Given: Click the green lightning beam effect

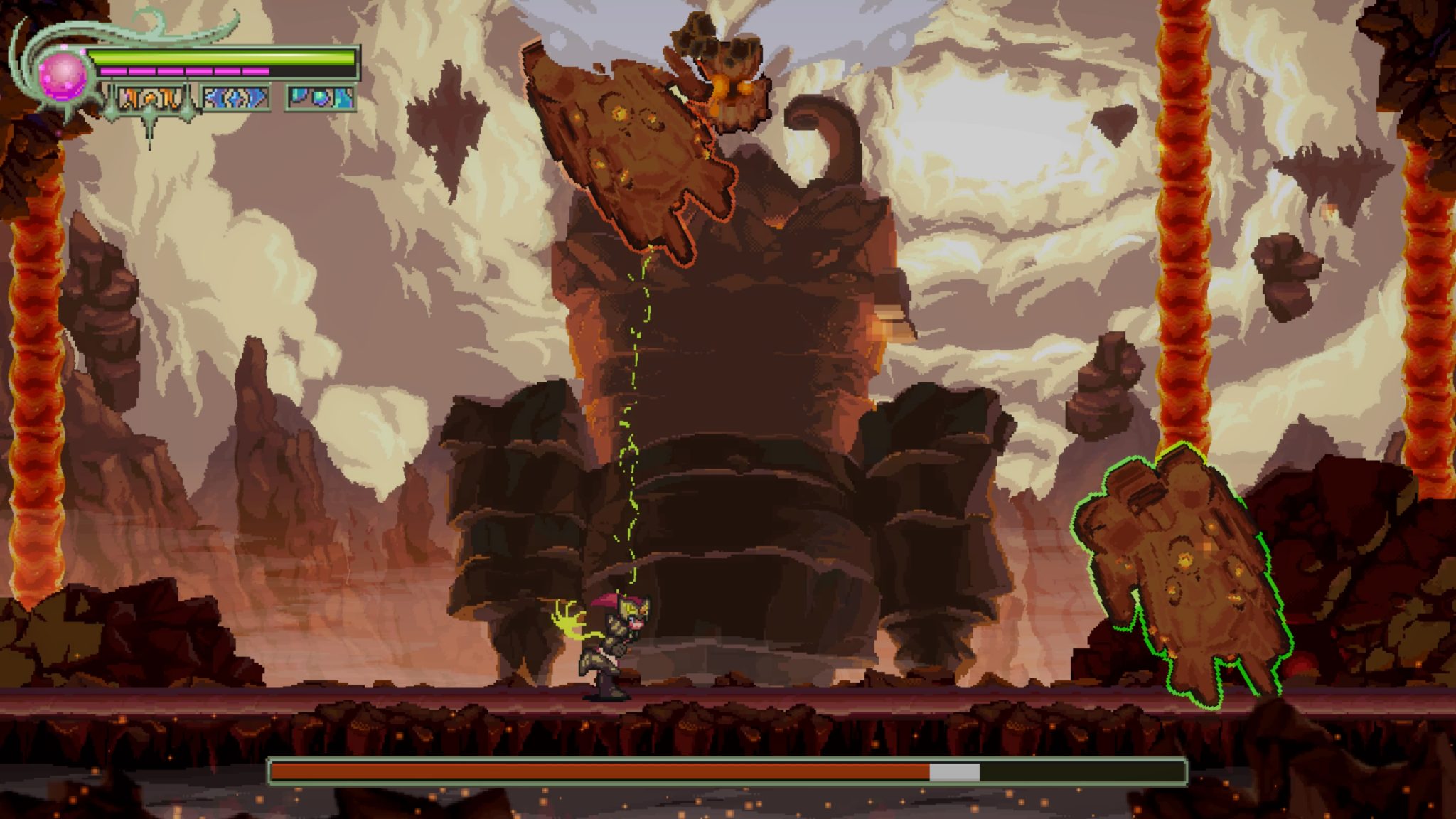Looking at the screenshot, I should point(631,427).
